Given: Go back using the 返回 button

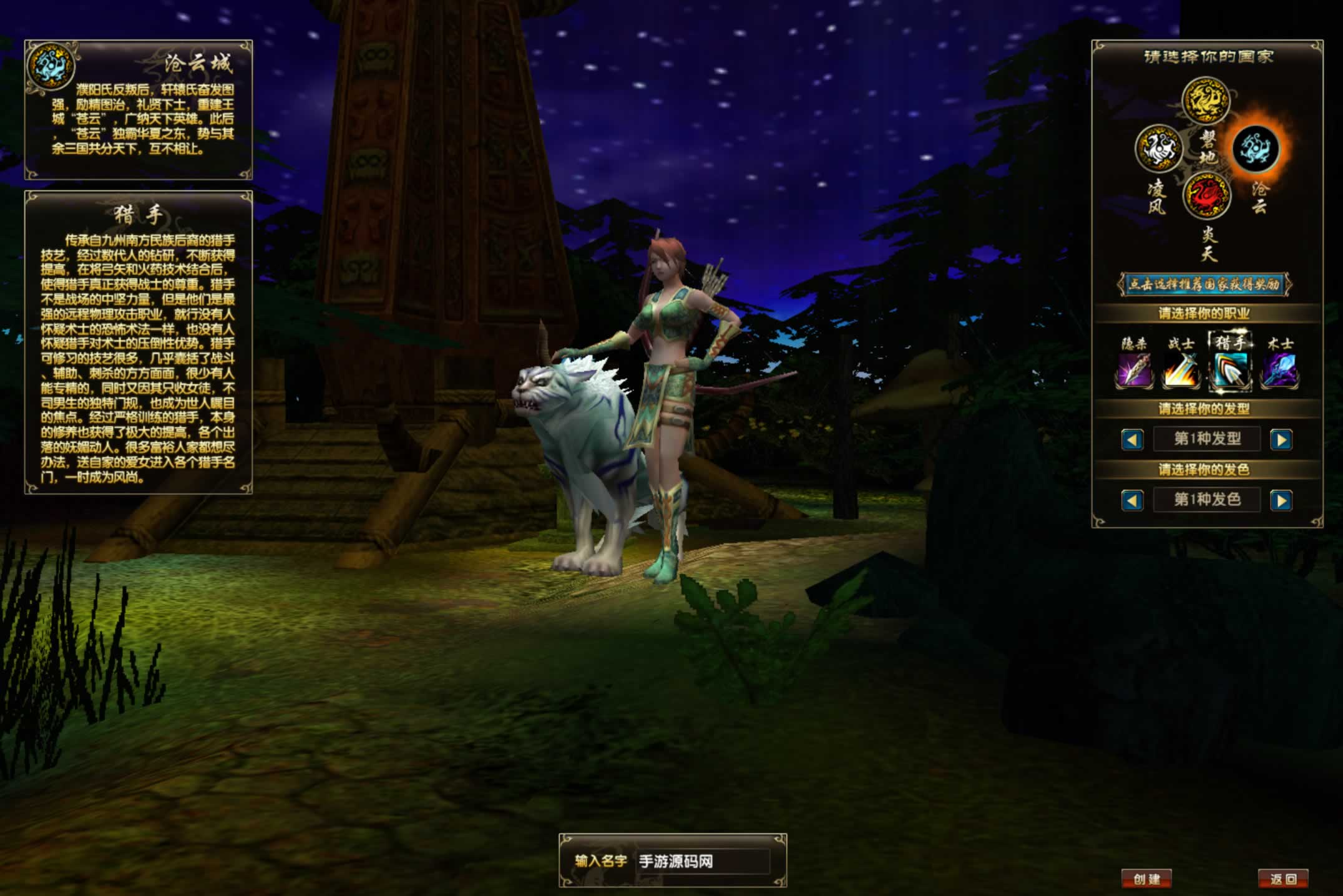Looking at the screenshot, I should tap(1283, 879).
